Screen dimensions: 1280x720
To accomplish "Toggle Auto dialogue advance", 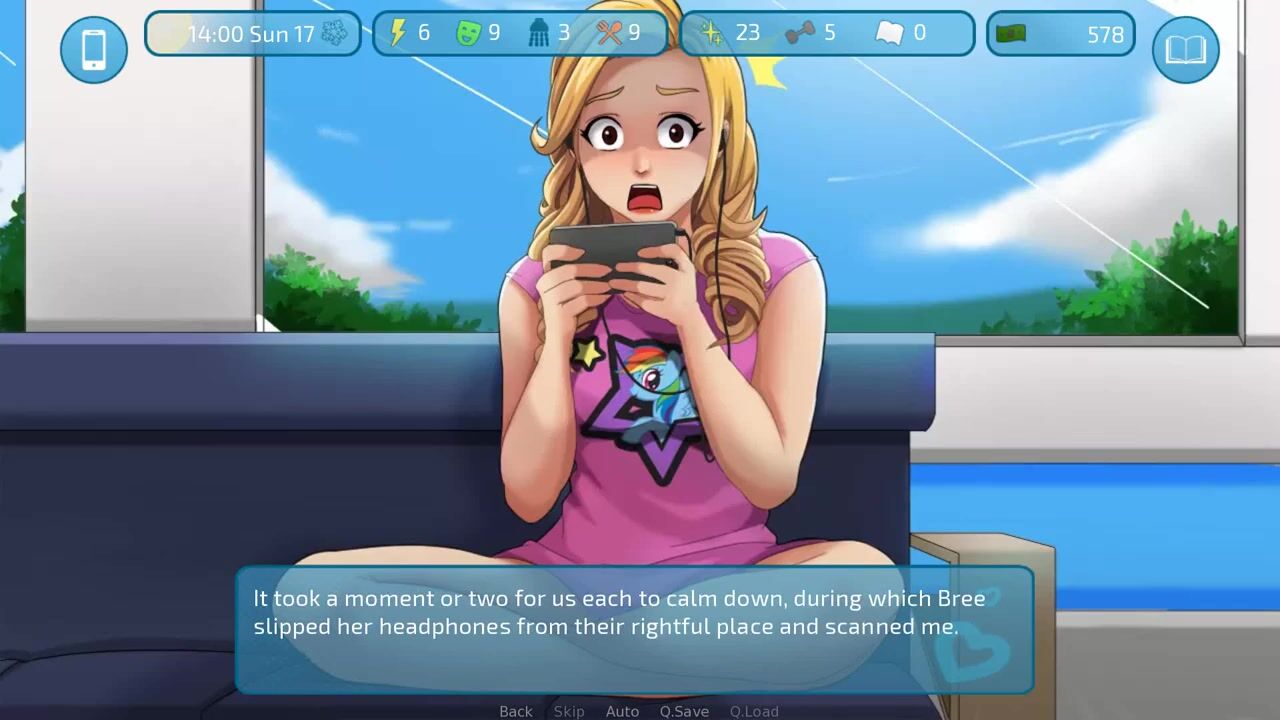I will pyautogui.click(x=622, y=711).
